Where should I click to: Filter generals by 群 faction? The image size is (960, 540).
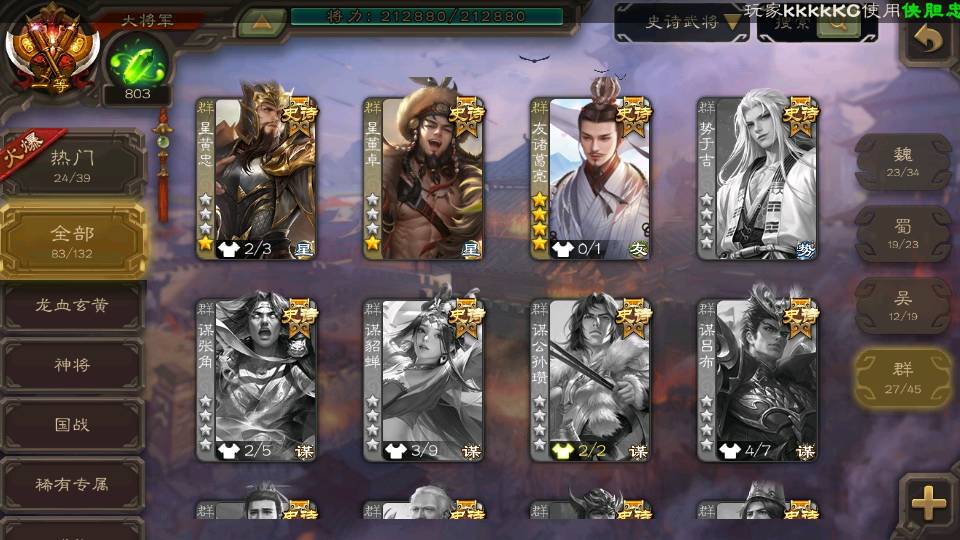903,377
